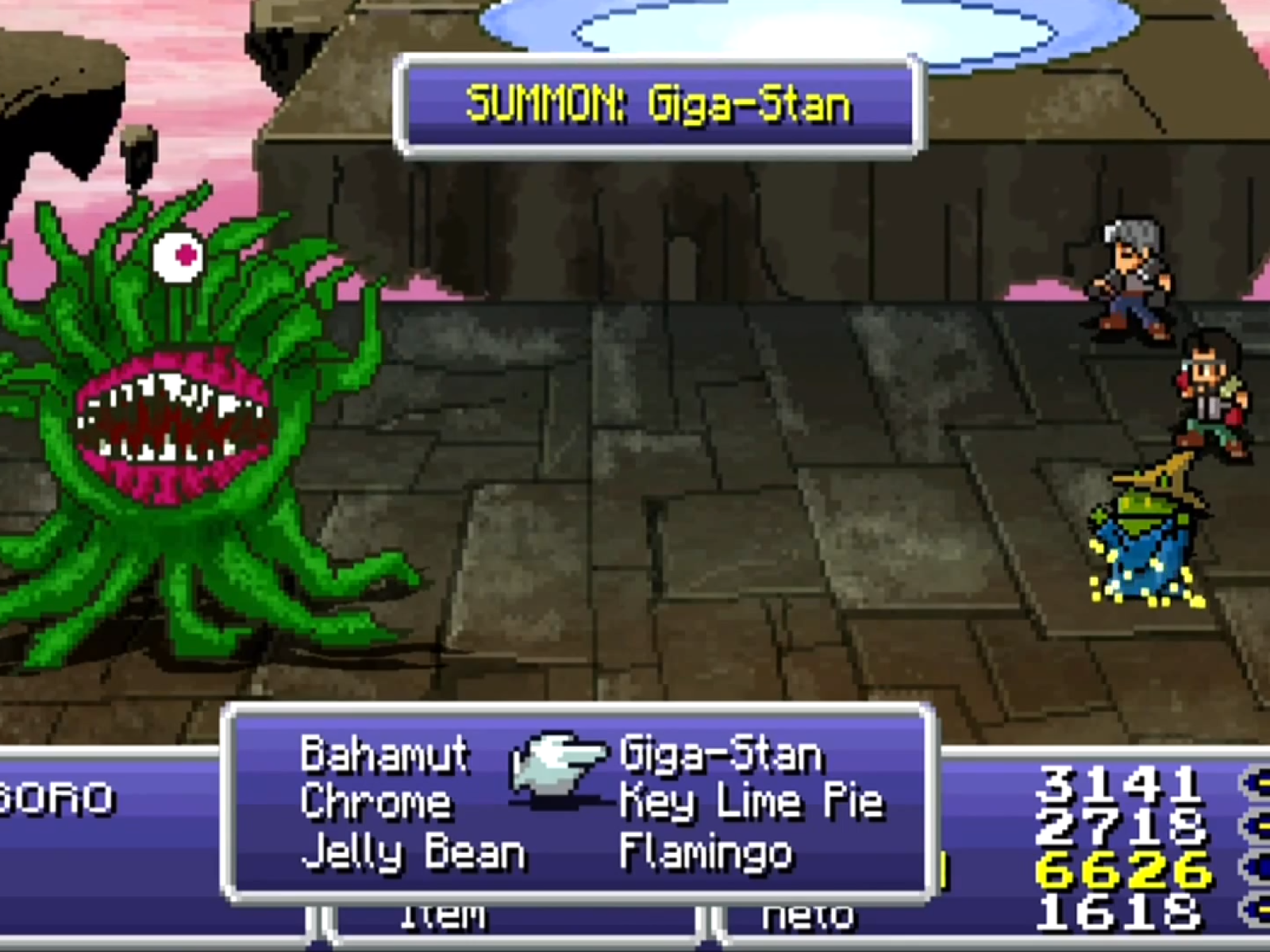Viewport: 1270px width, 952px height.
Task: Select the Key Lime Pie summon
Action: 751,802
